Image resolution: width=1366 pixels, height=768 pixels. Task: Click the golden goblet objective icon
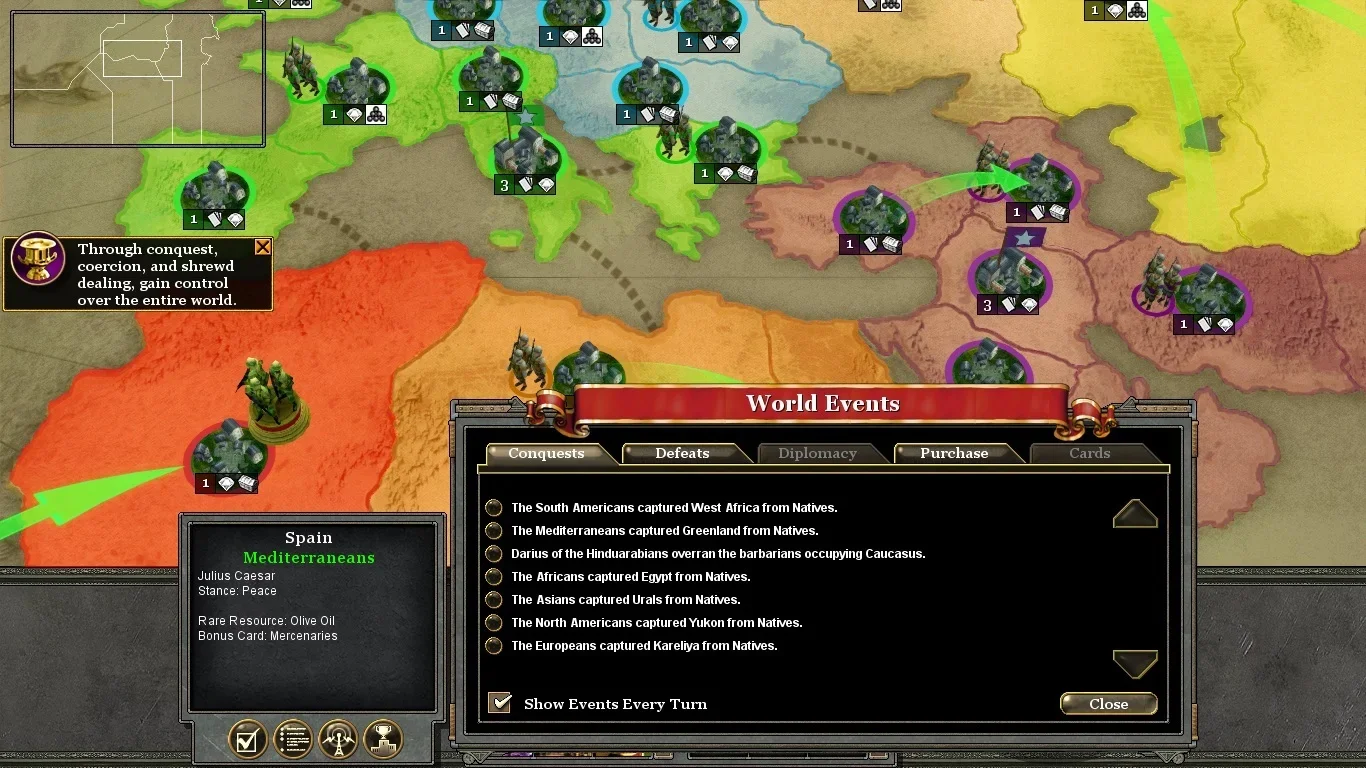38,260
